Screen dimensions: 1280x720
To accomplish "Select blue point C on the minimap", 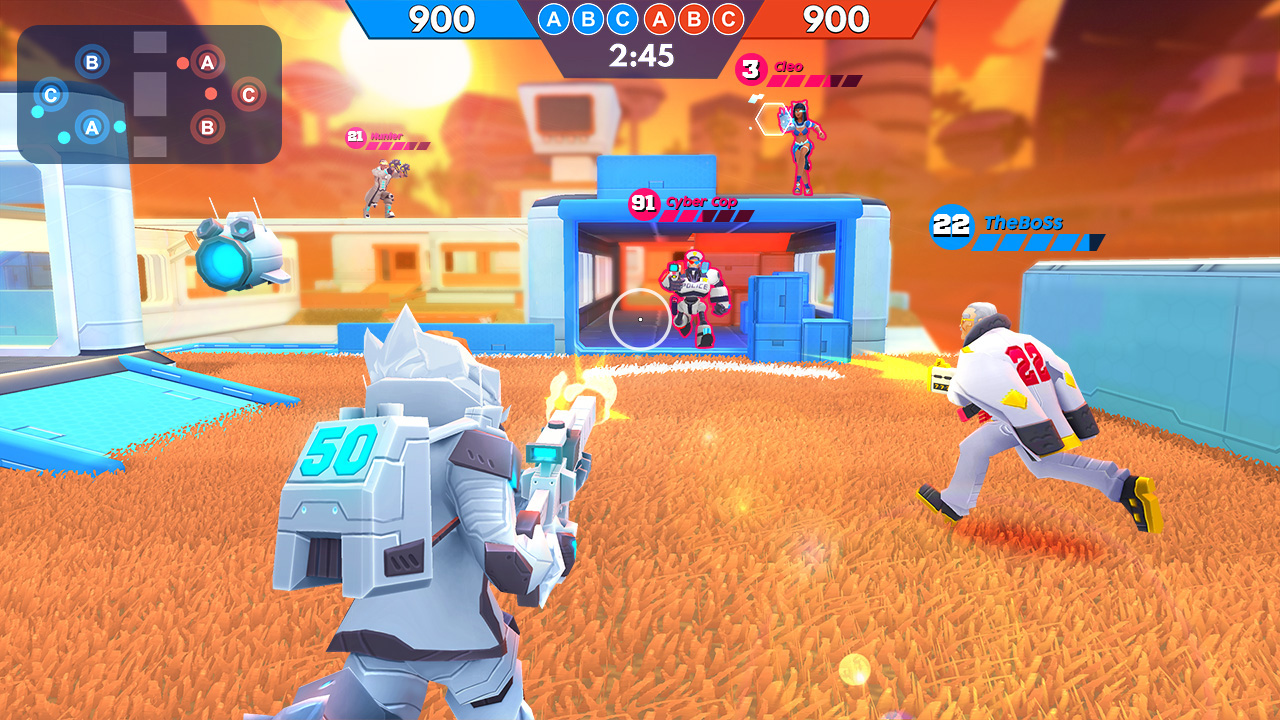I will point(51,95).
